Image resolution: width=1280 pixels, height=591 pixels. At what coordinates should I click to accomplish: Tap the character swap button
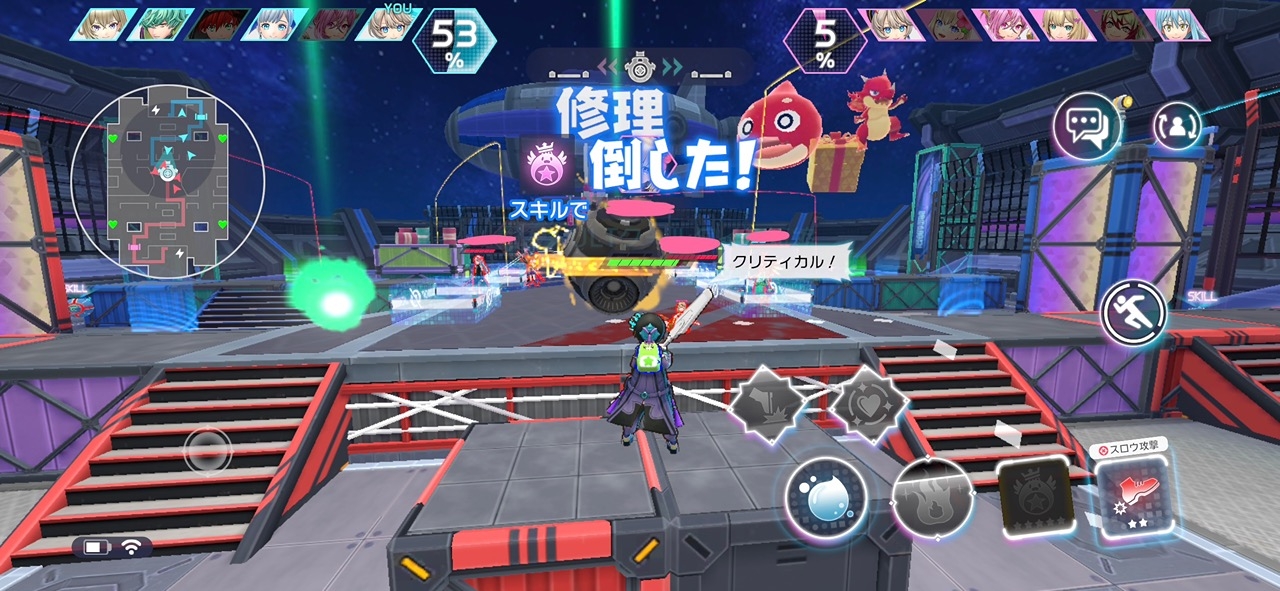(1177, 125)
